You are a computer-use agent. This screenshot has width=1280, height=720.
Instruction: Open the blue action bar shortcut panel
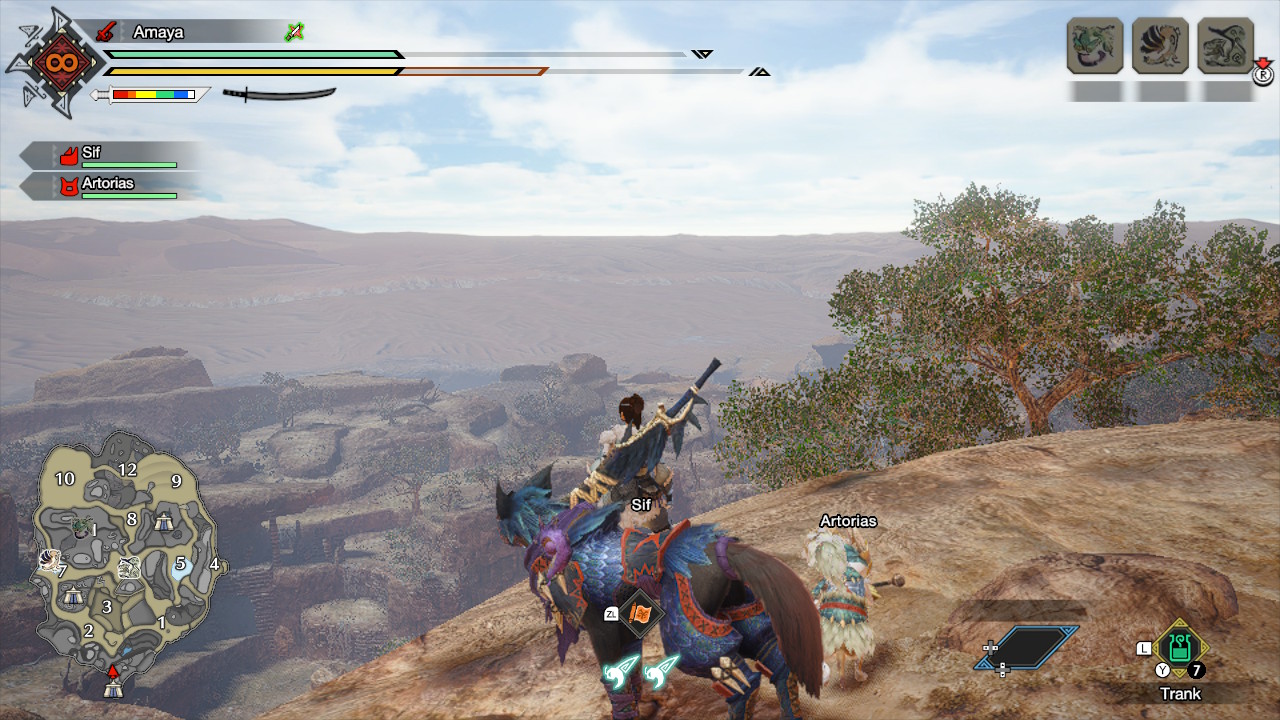[1028, 647]
